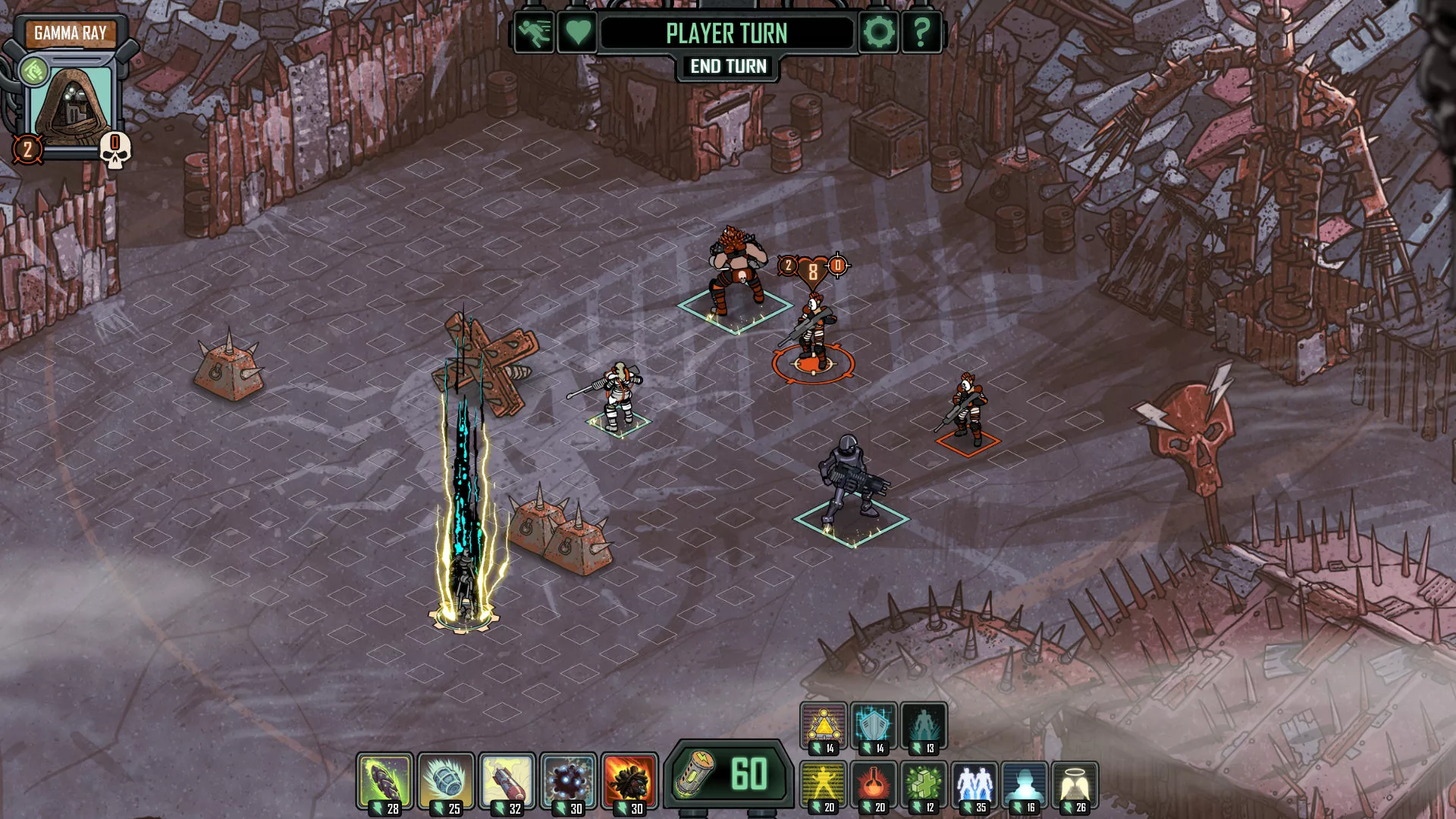Toggle the heart health display button

577,33
